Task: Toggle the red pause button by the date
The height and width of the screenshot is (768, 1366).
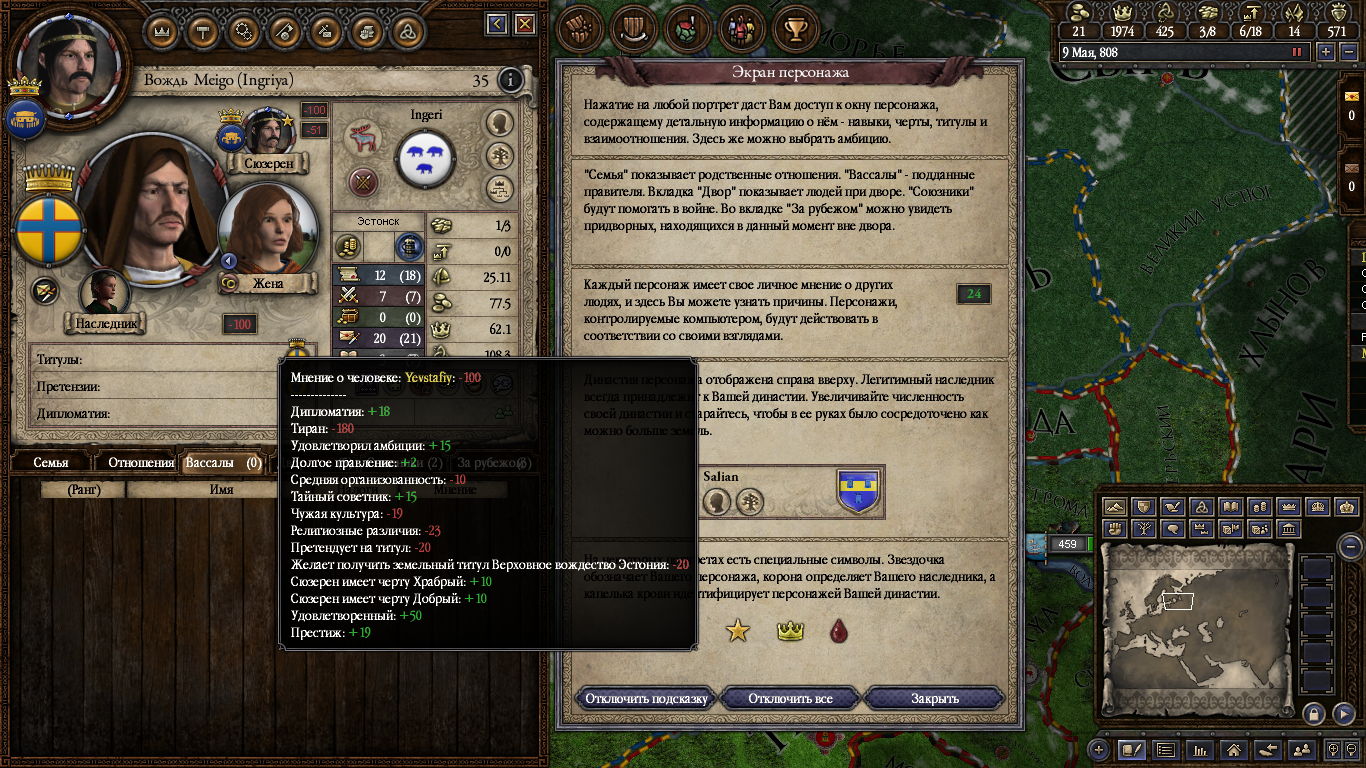Action: click(1298, 52)
